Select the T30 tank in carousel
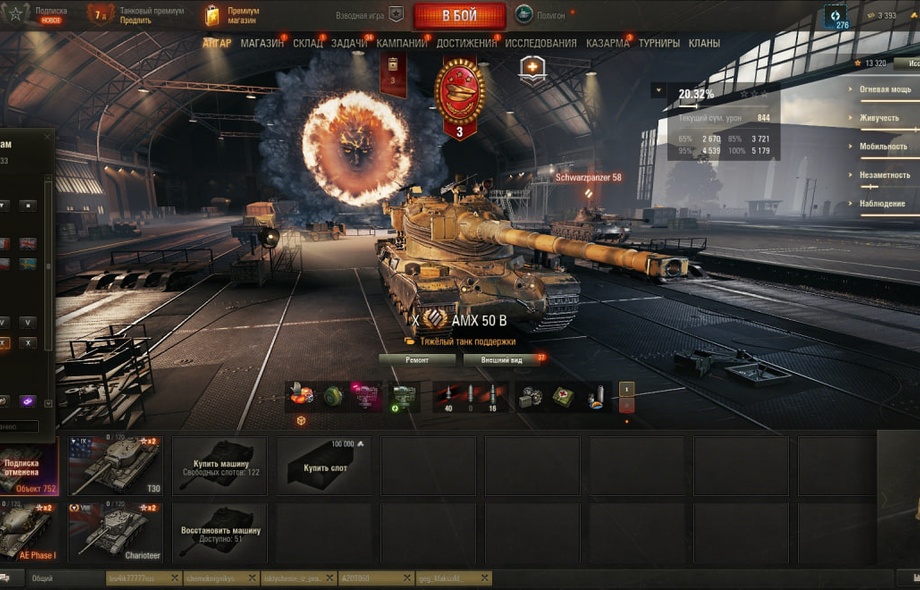 (x=114, y=465)
